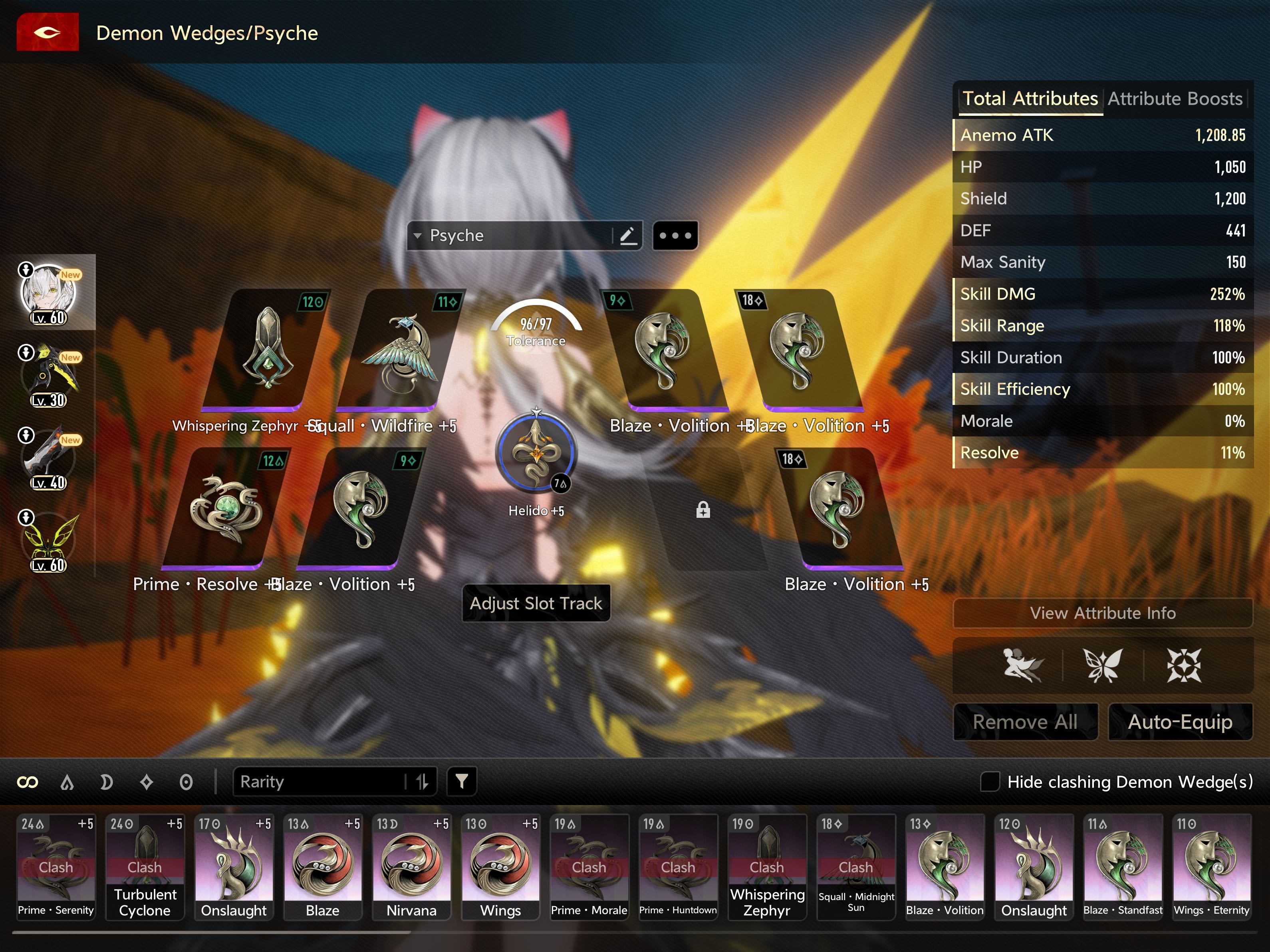Go back using the red return button

pyautogui.click(x=47, y=32)
